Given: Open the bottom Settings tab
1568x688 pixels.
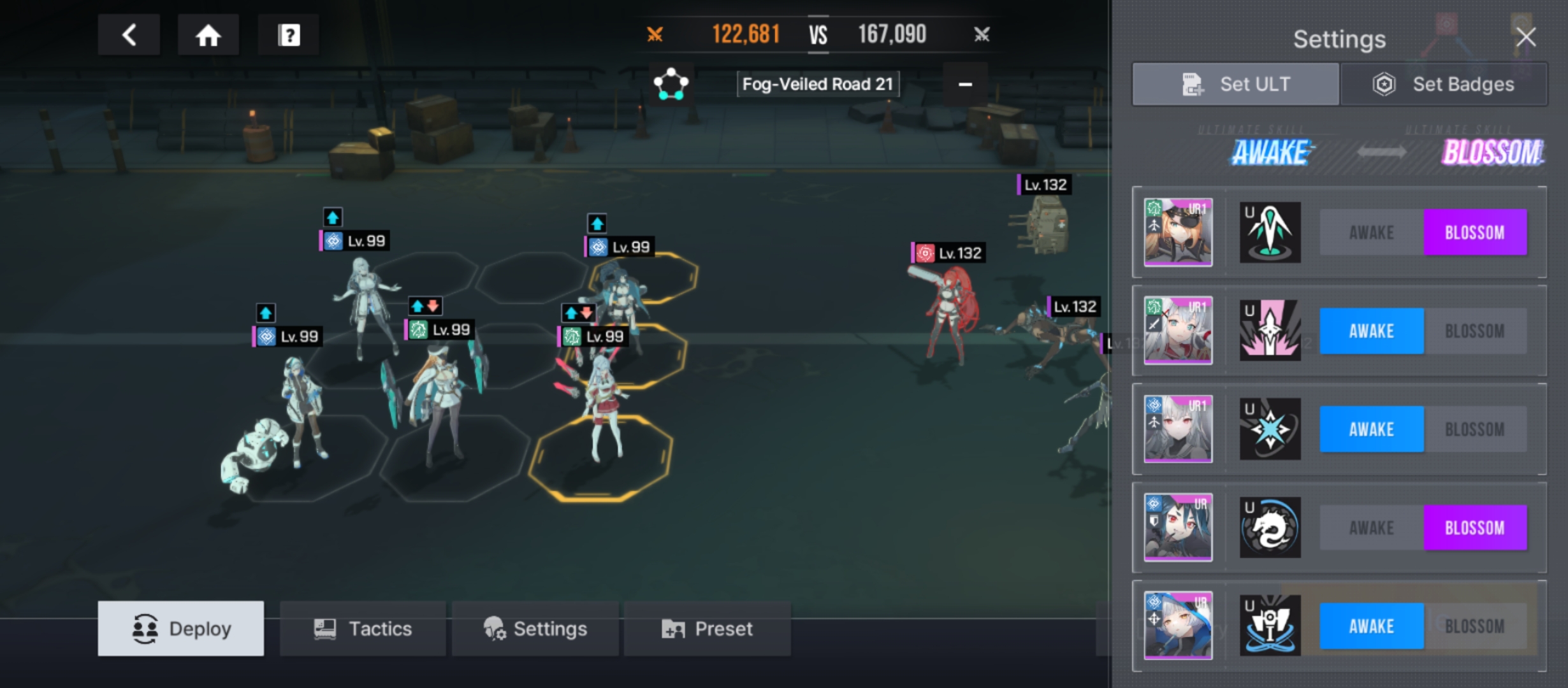Looking at the screenshot, I should tap(535, 629).
